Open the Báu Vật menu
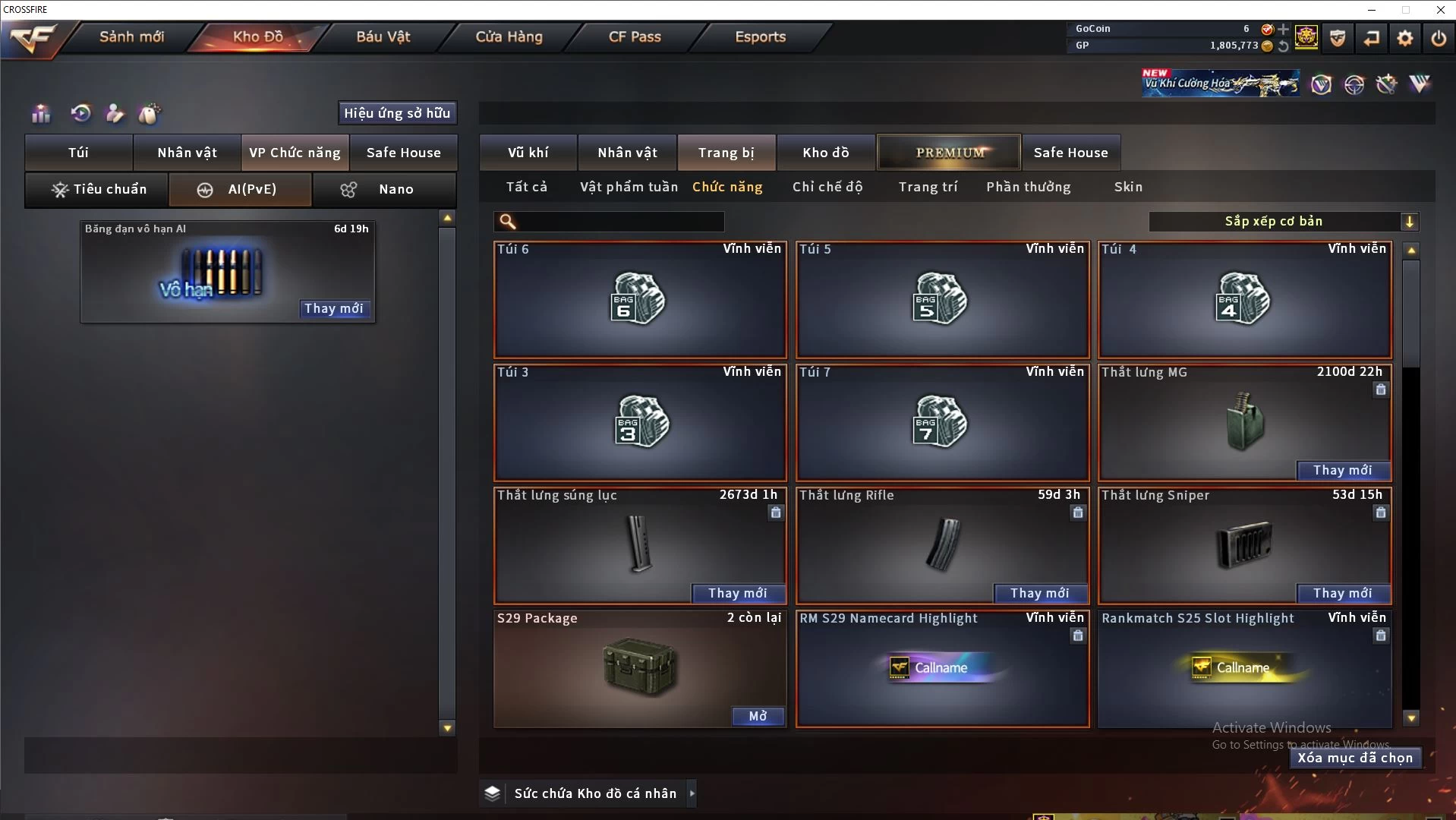Screen dimensions: 1456x820 [x=383, y=36]
